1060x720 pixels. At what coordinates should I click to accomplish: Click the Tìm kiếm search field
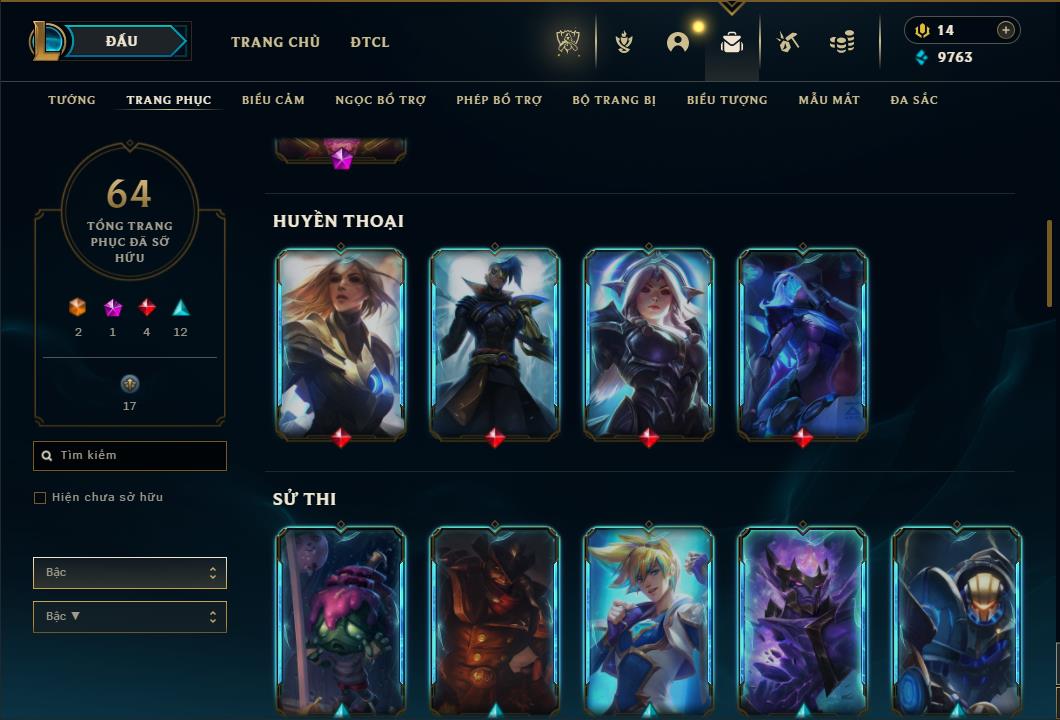(130, 456)
